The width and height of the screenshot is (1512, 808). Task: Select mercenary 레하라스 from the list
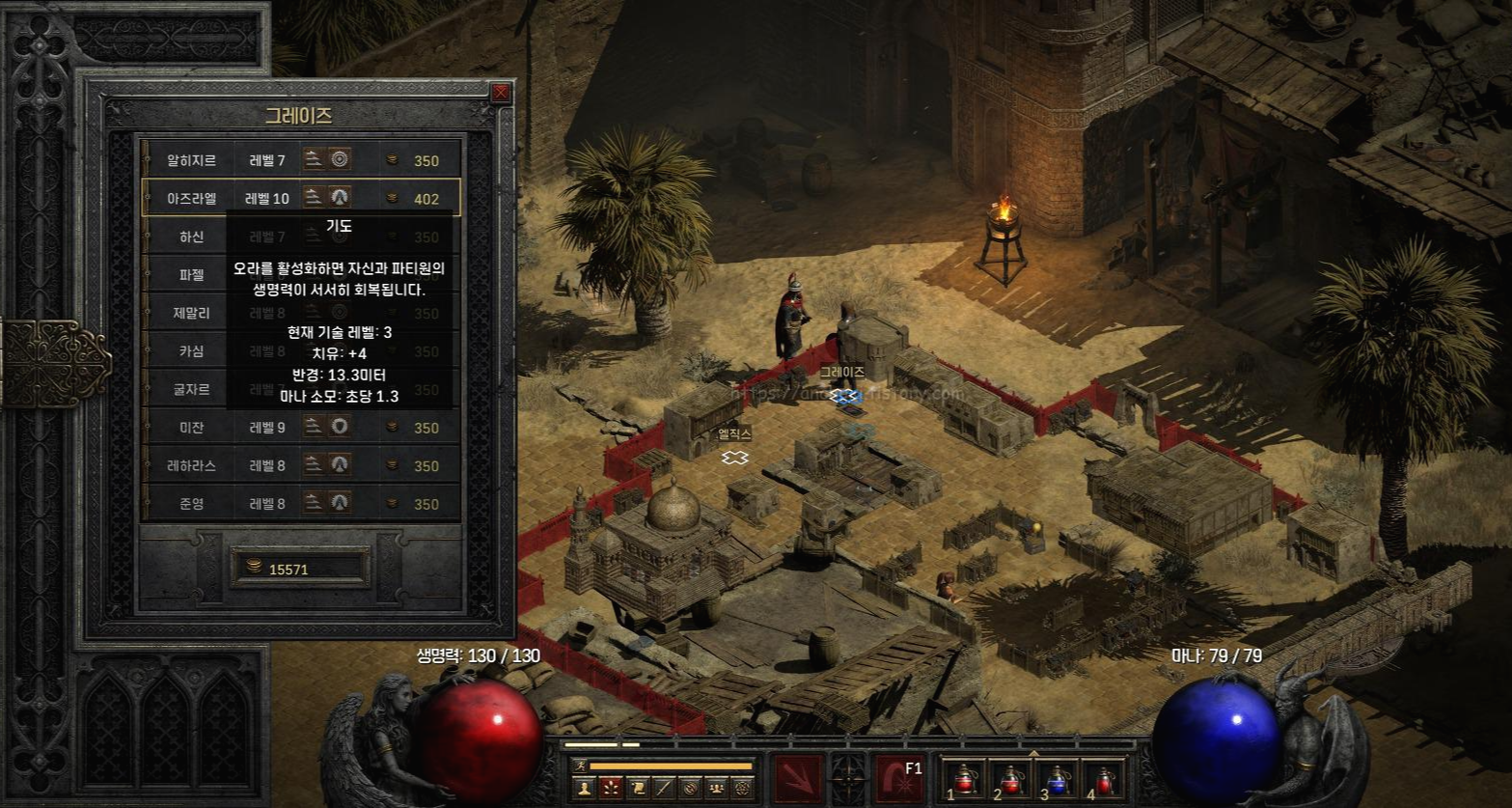192,465
